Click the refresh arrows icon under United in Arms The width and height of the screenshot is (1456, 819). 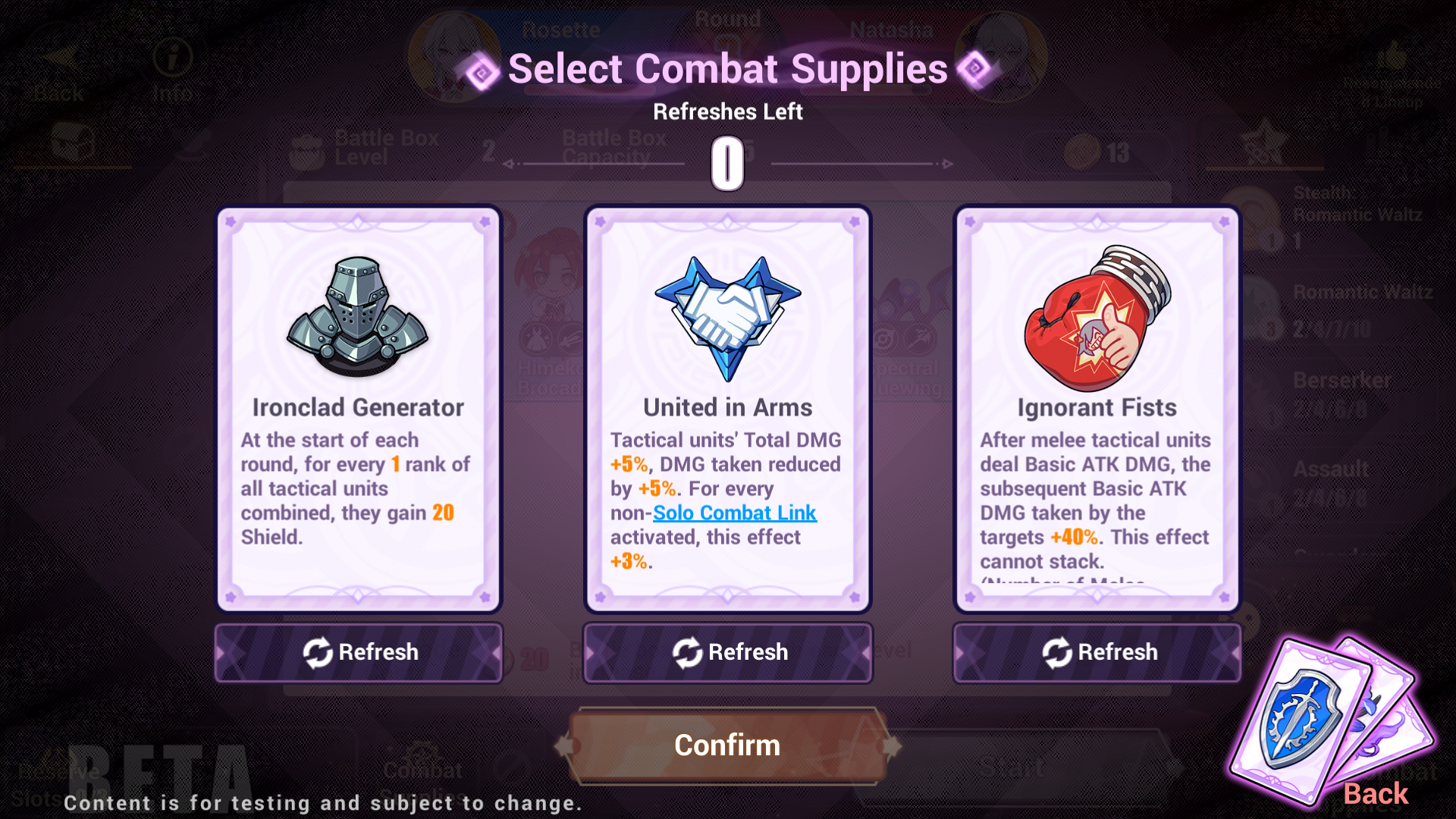coord(687,651)
